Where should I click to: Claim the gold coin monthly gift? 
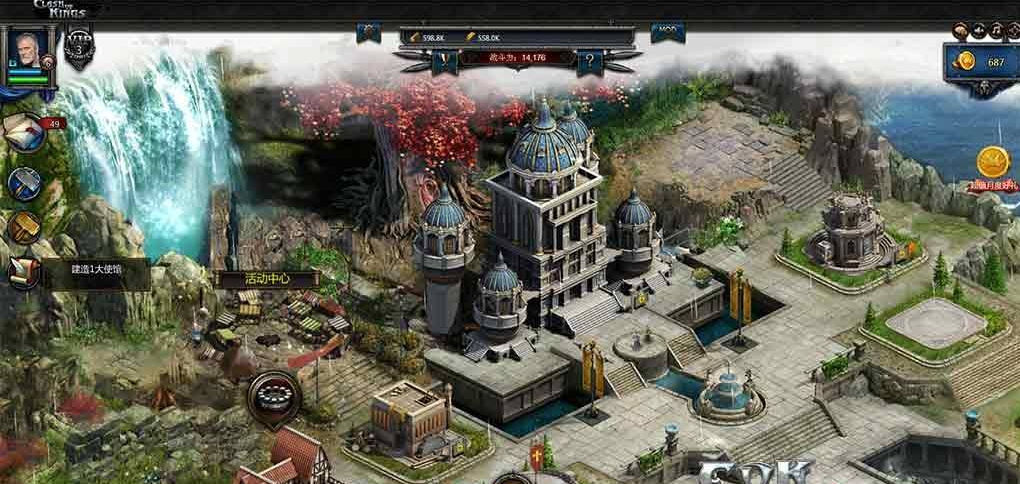tap(991, 165)
